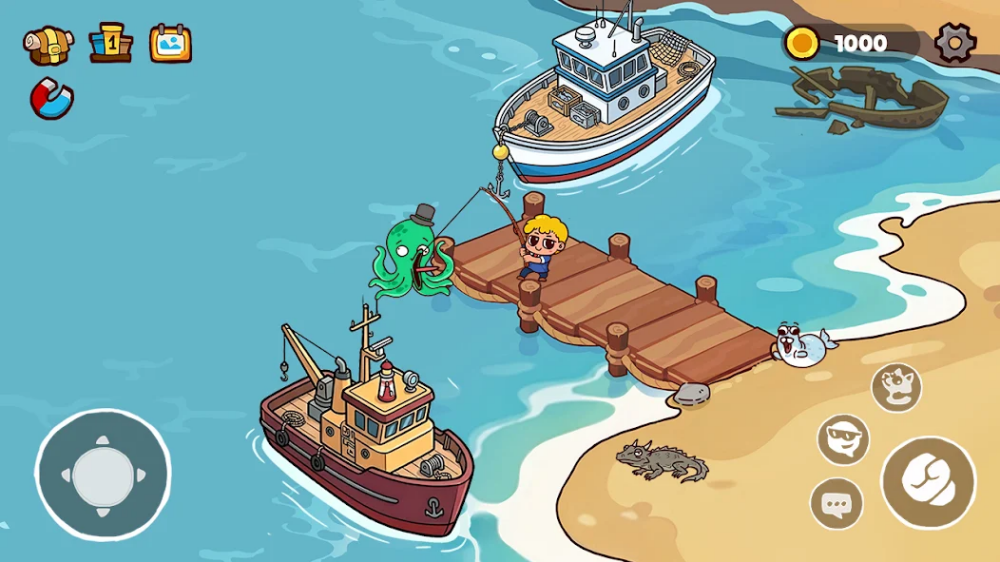Tap the pet animal action button

(895, 387)
